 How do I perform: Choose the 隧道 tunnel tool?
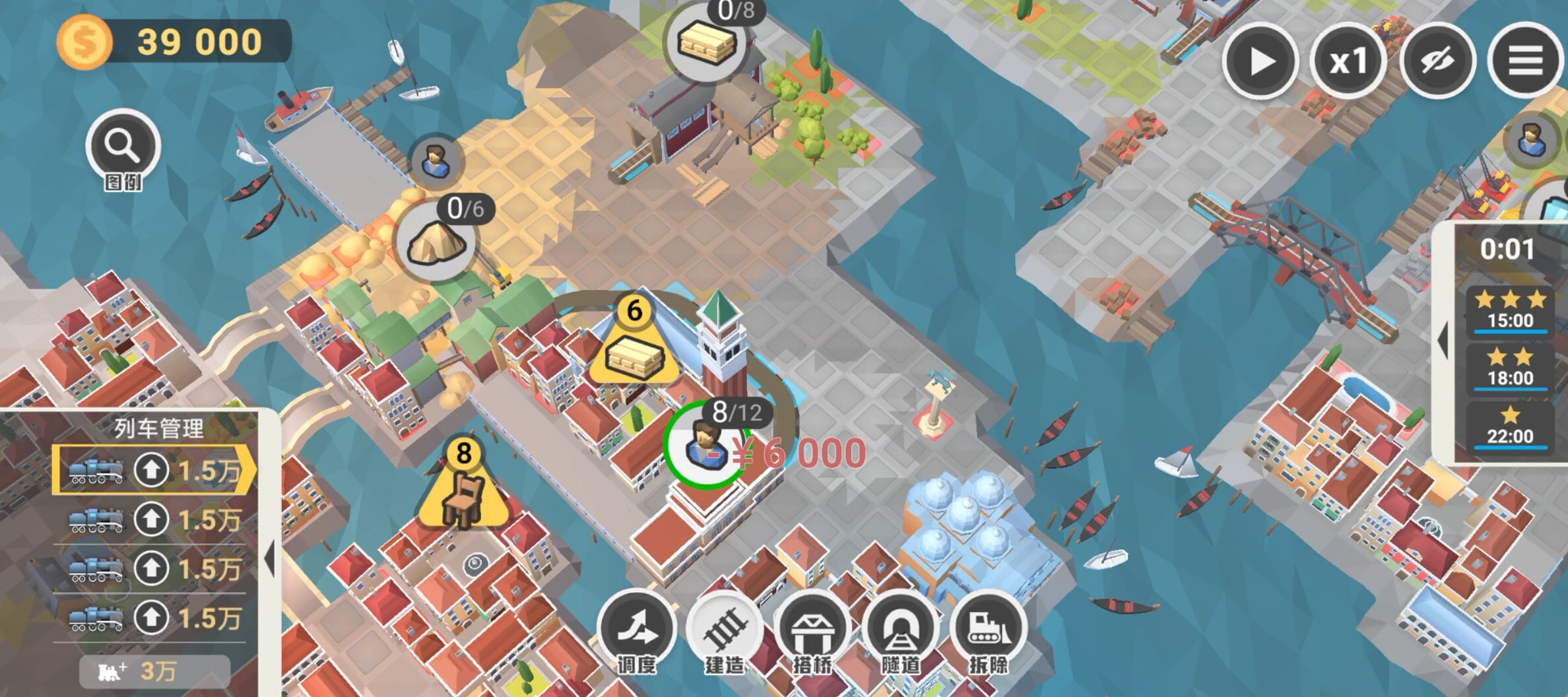900,630
